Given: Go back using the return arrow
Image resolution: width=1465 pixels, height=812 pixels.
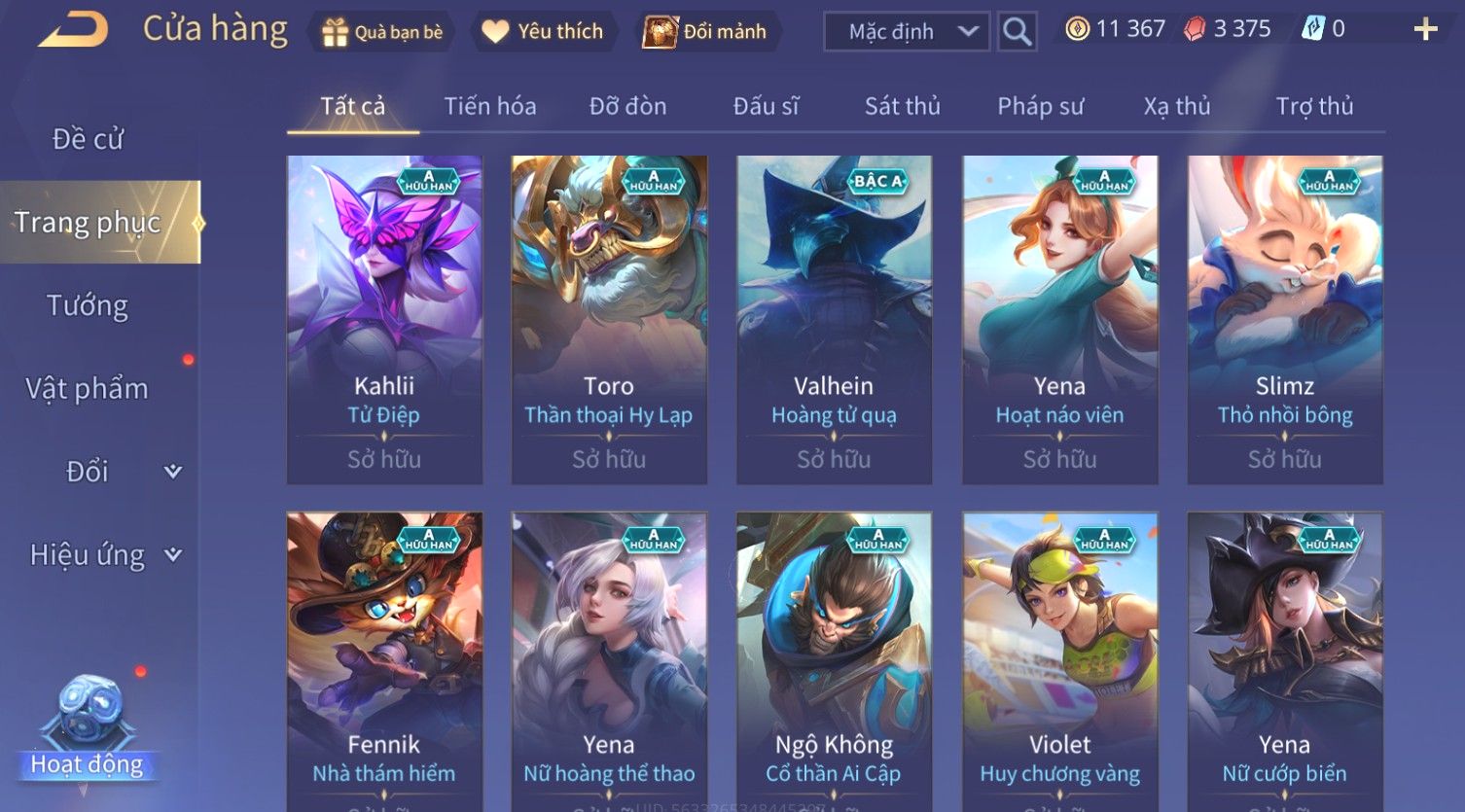Looking at the screenshot, I should tap(74, 30).
